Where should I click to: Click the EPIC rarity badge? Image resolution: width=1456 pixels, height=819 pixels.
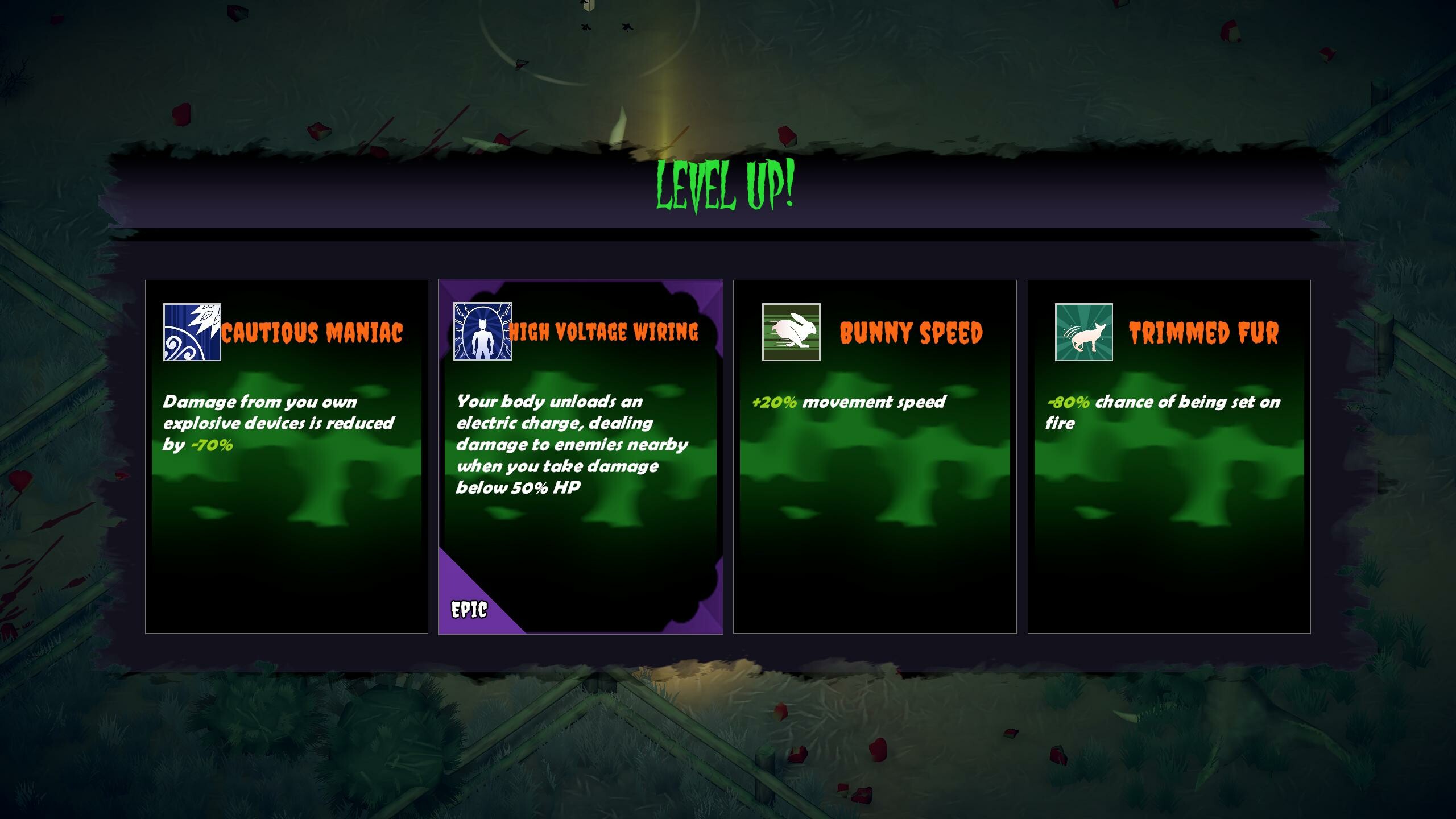click(469, 609)
